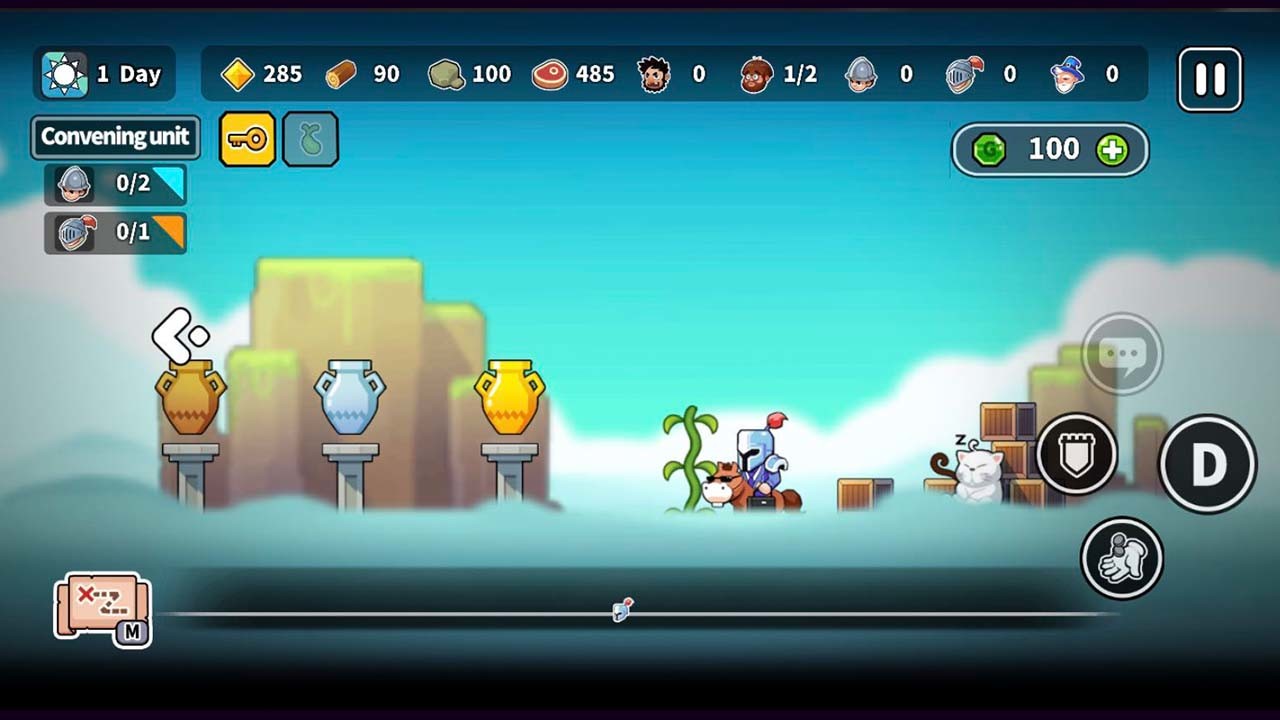Open the chat bubble icon
The width and height of the screenshot is (1280, 720).
pyautogui.click(x=1122, y=352)
